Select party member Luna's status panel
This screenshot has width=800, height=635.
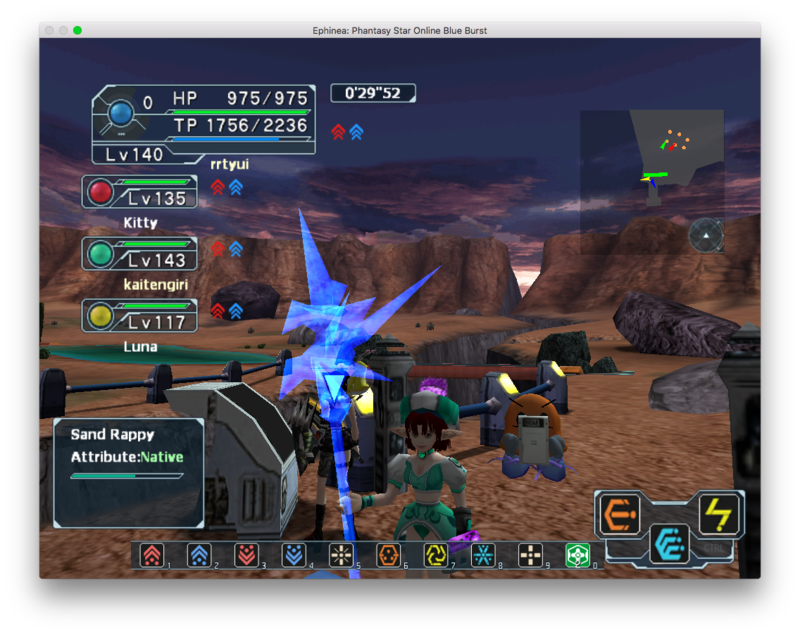pyautogui.click(x=140, y=316)
